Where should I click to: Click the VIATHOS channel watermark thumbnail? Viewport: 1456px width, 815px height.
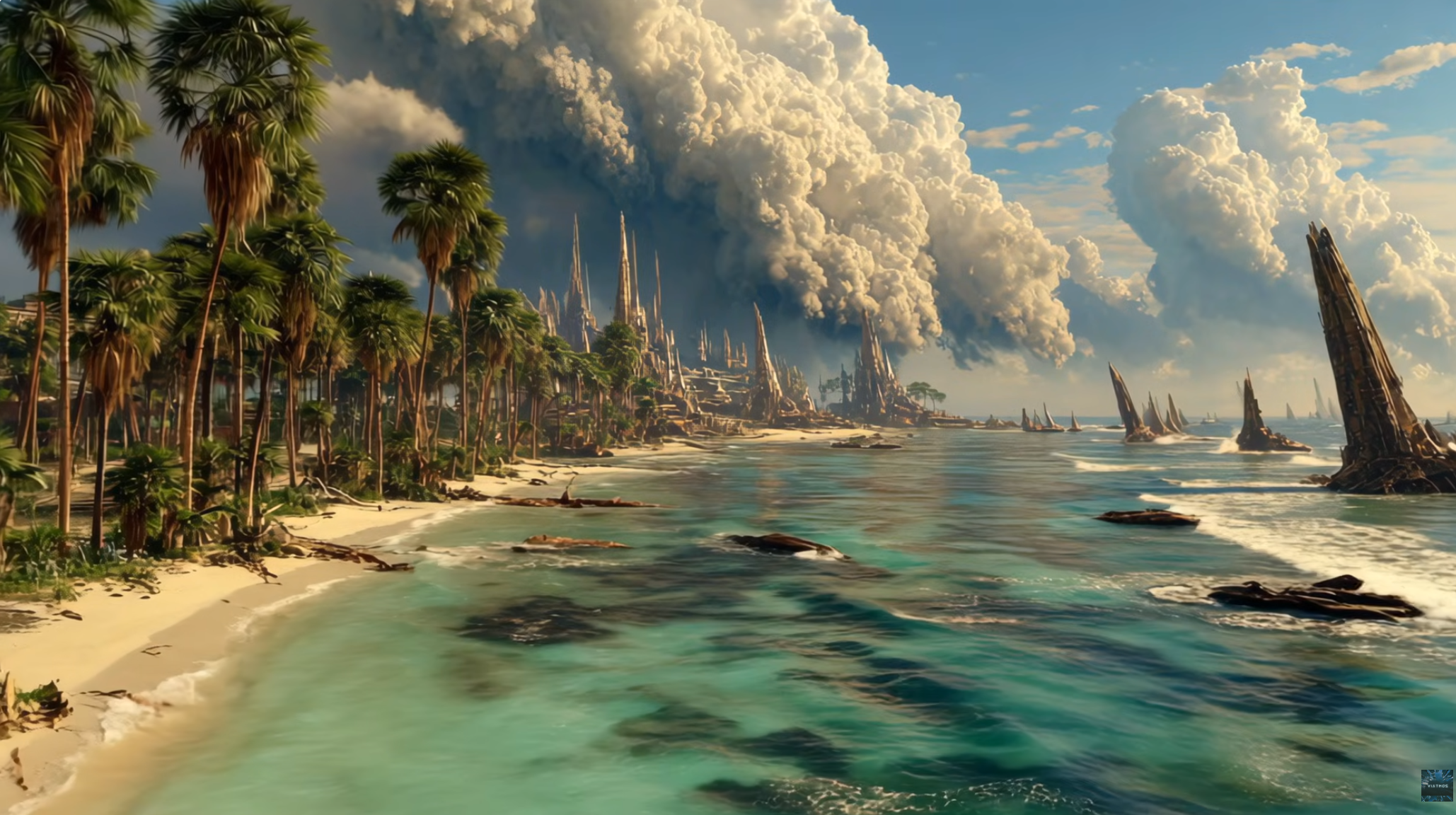[x=1436, y=785]
